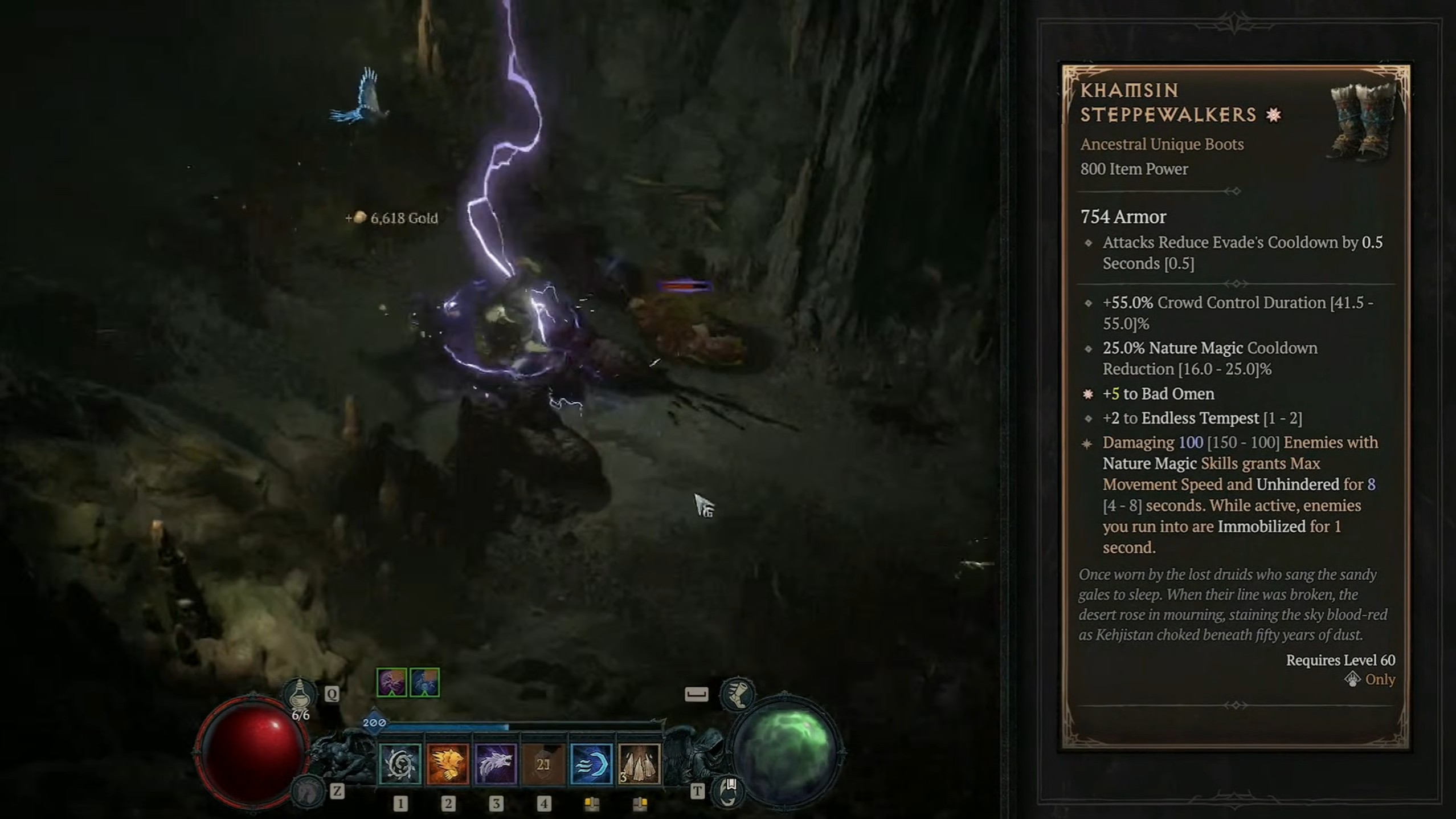Screen dimensions: 1456x819
Task: Activate the swirling vine skill slot
Action: point(400,764)
